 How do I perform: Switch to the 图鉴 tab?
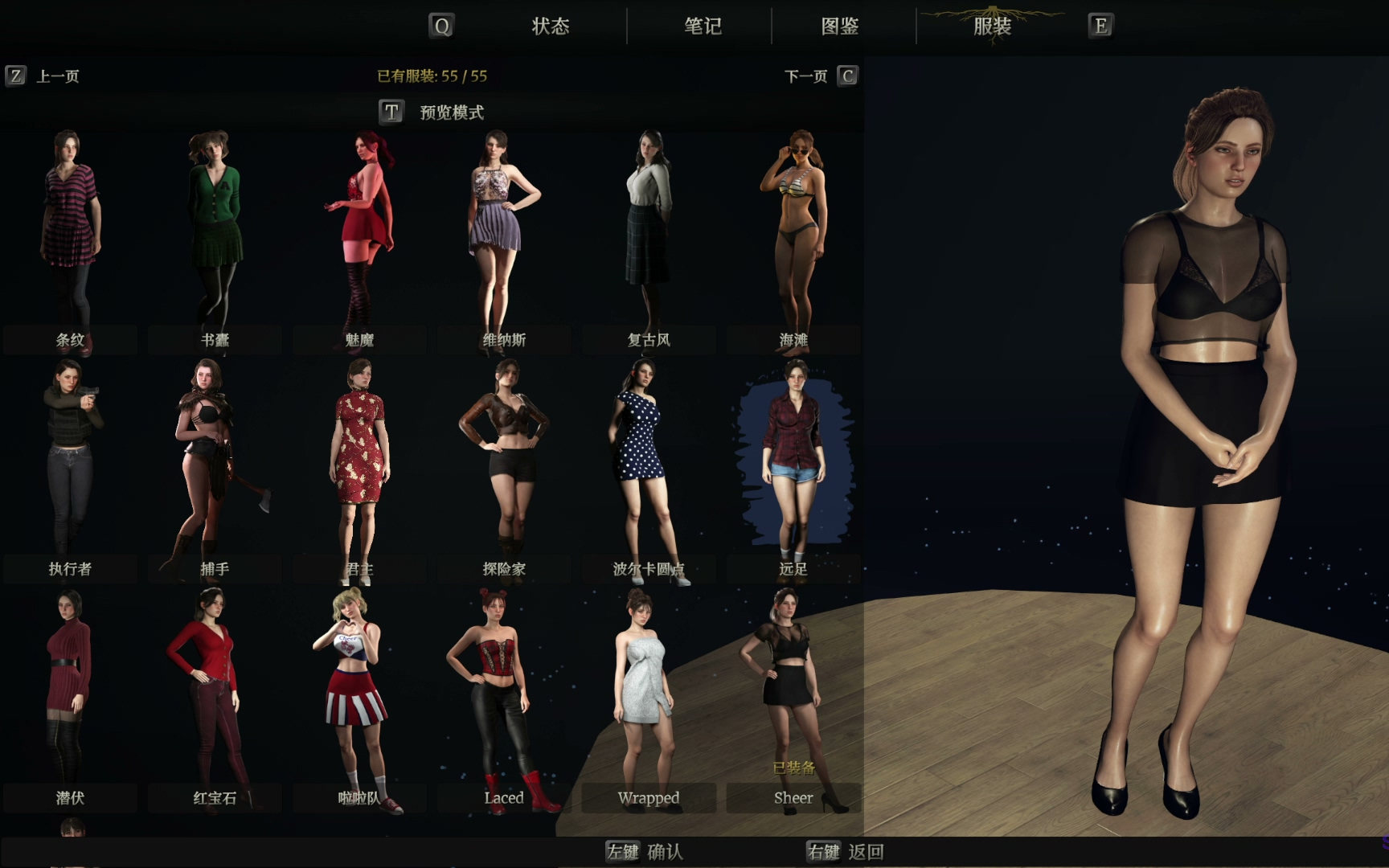(840, 27)
